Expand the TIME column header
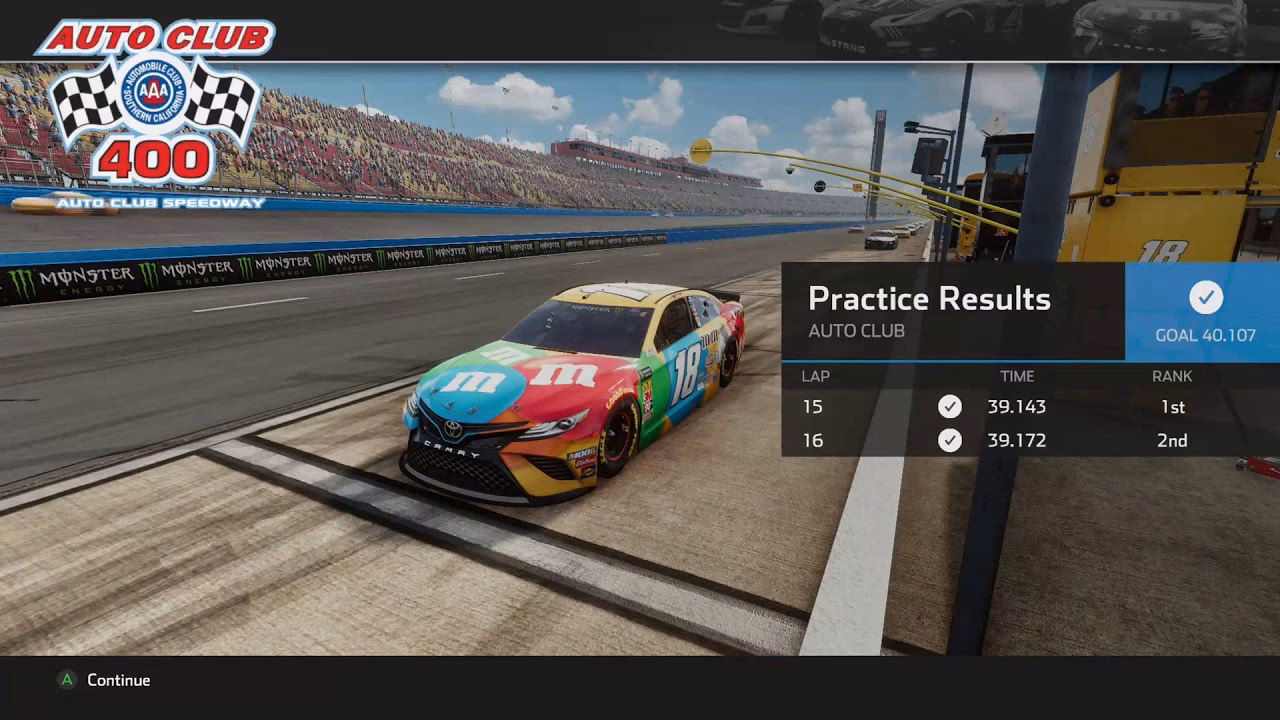The image size is (1280, 720). [1018, 376]
